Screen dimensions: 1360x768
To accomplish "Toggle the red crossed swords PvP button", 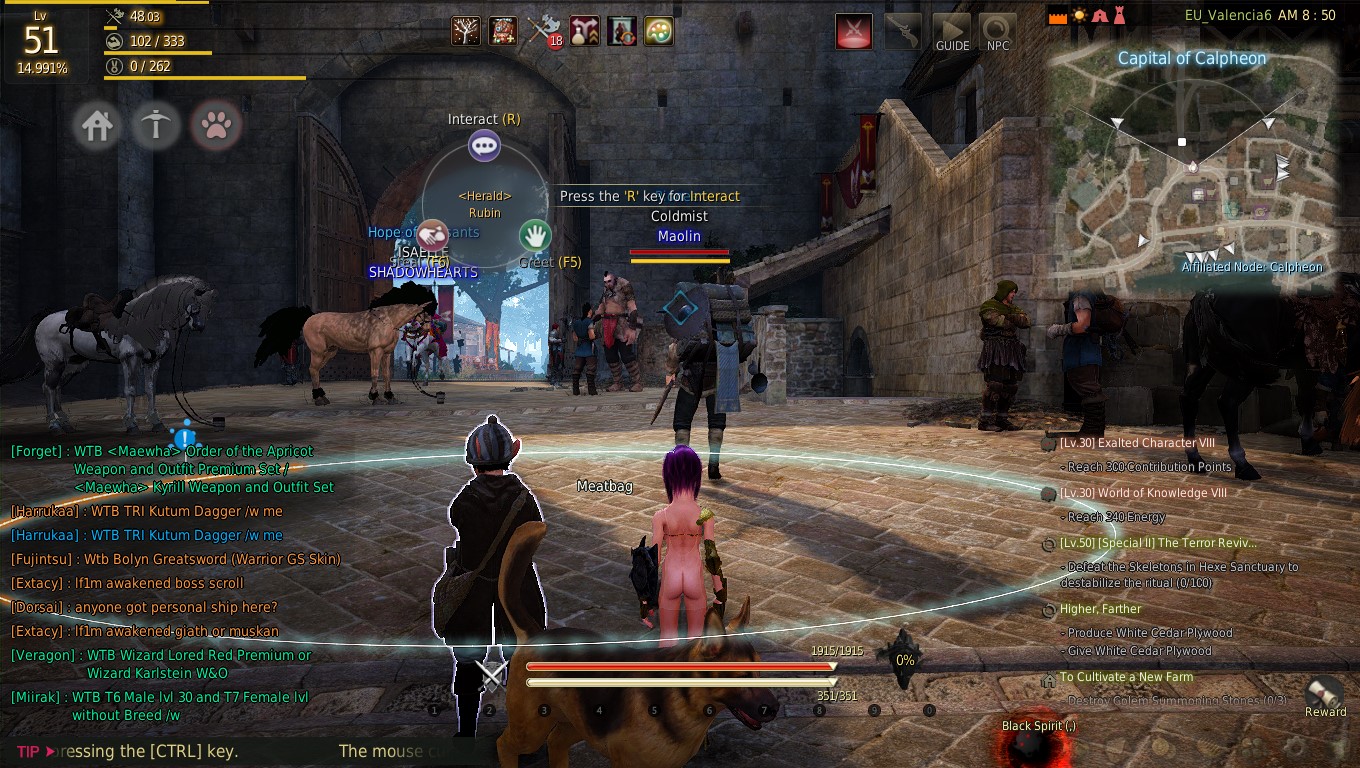I will [854, 31].
